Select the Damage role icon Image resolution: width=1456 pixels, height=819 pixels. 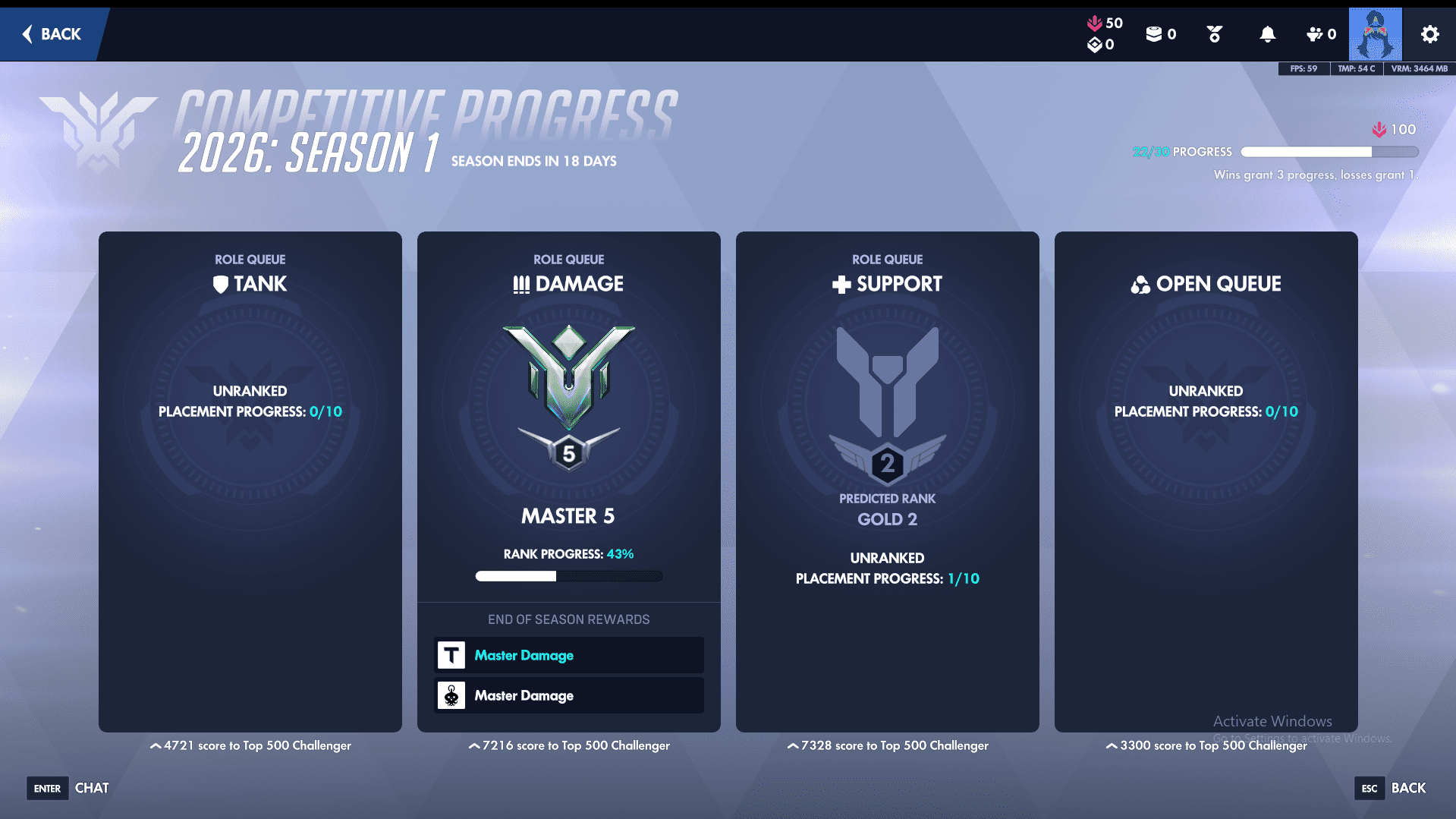(x=522, y=284)
